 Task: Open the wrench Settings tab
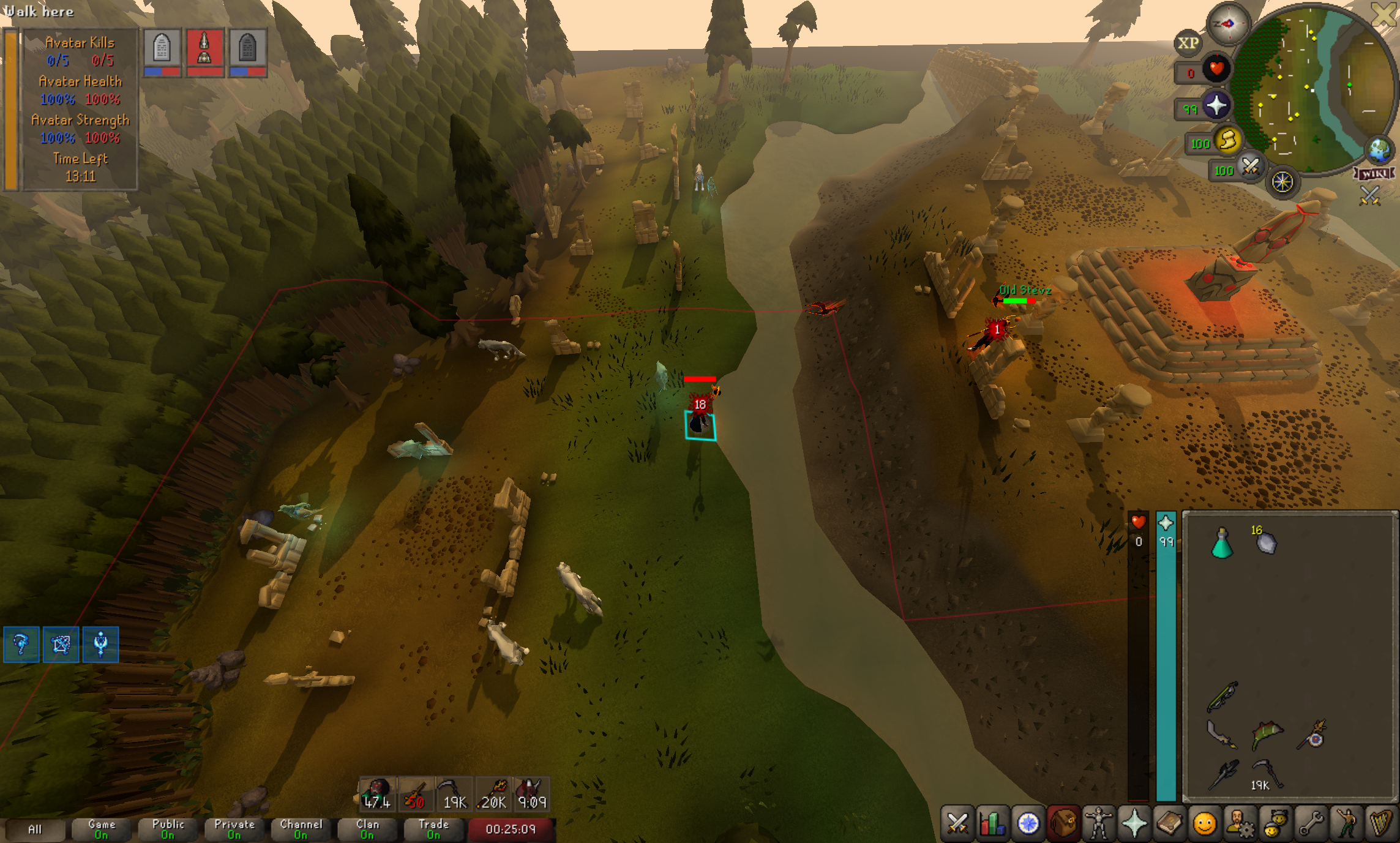(1311, 823)
